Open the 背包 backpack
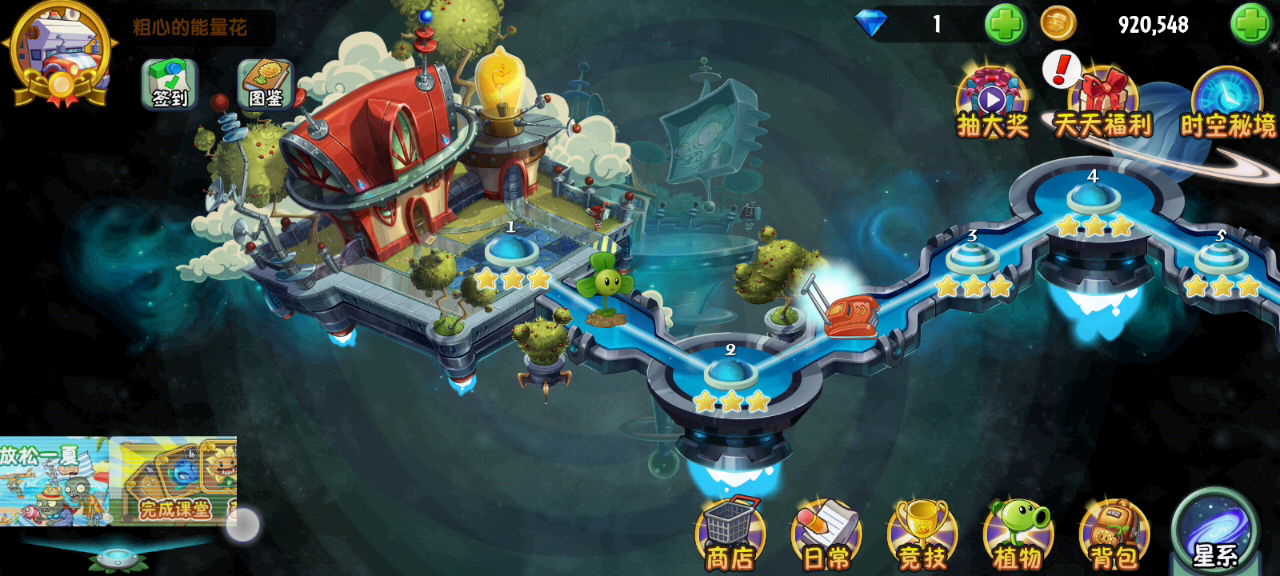Screen dimensions: 1280x576 tap(1114, 533)
